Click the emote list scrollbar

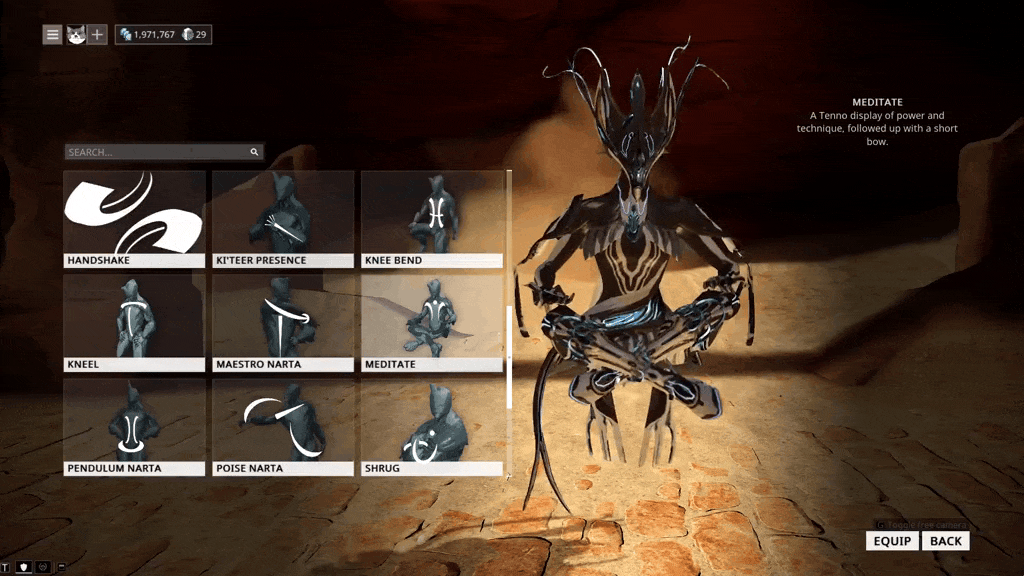[x=510, y=357]
